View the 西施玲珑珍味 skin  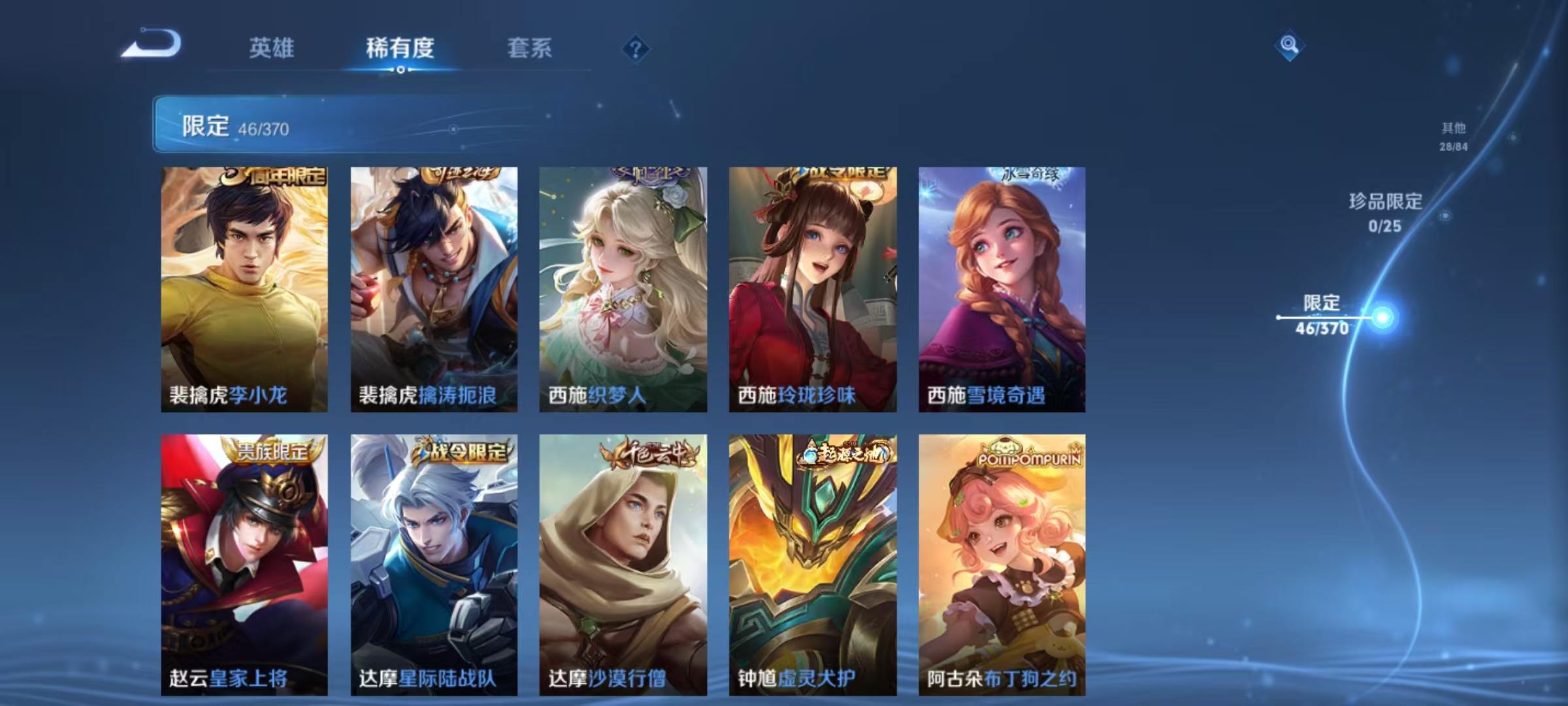point(811,288)
